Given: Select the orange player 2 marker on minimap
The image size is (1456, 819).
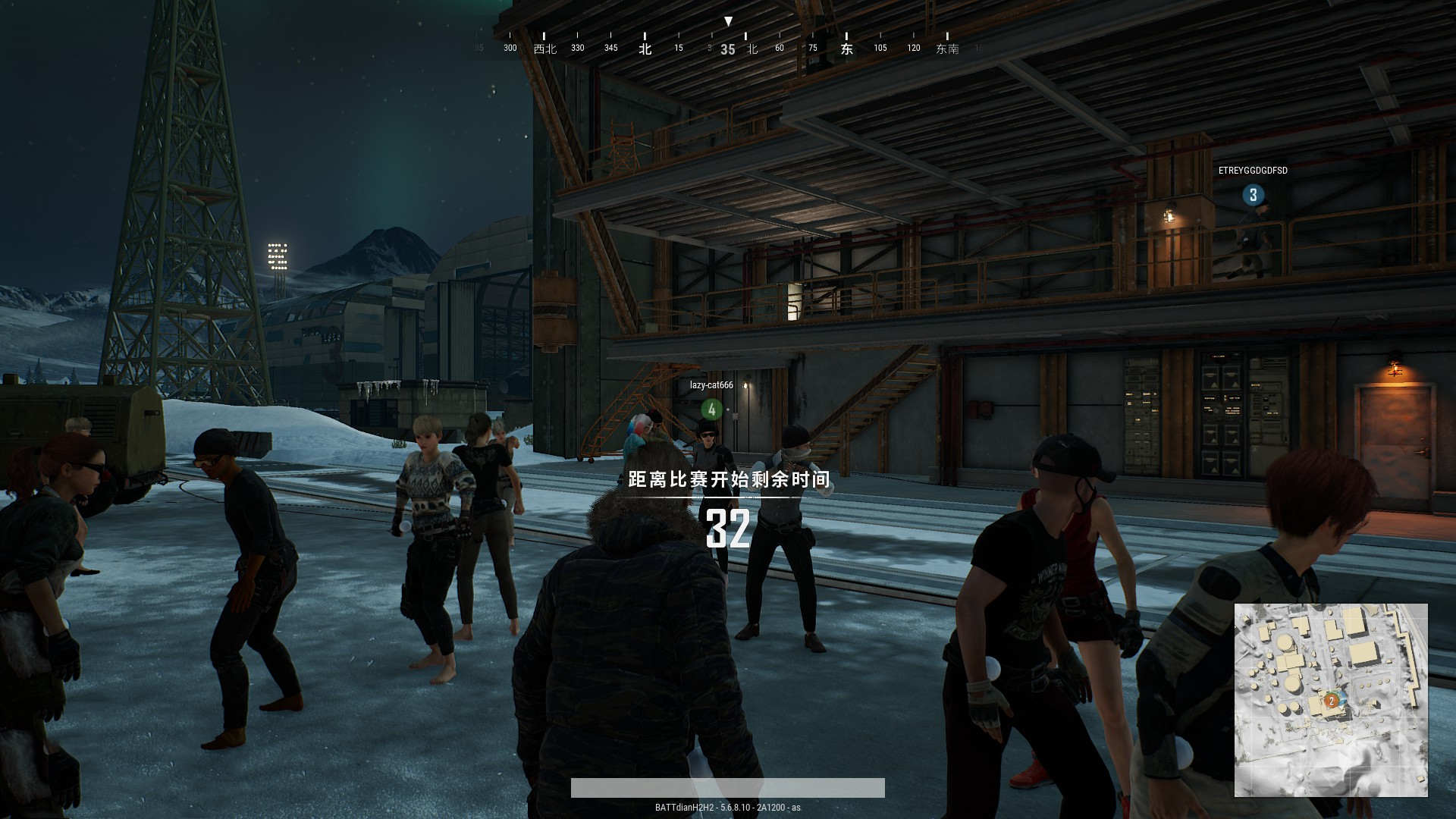Looking at the screenshot, I should click(x=1331, y=701).
